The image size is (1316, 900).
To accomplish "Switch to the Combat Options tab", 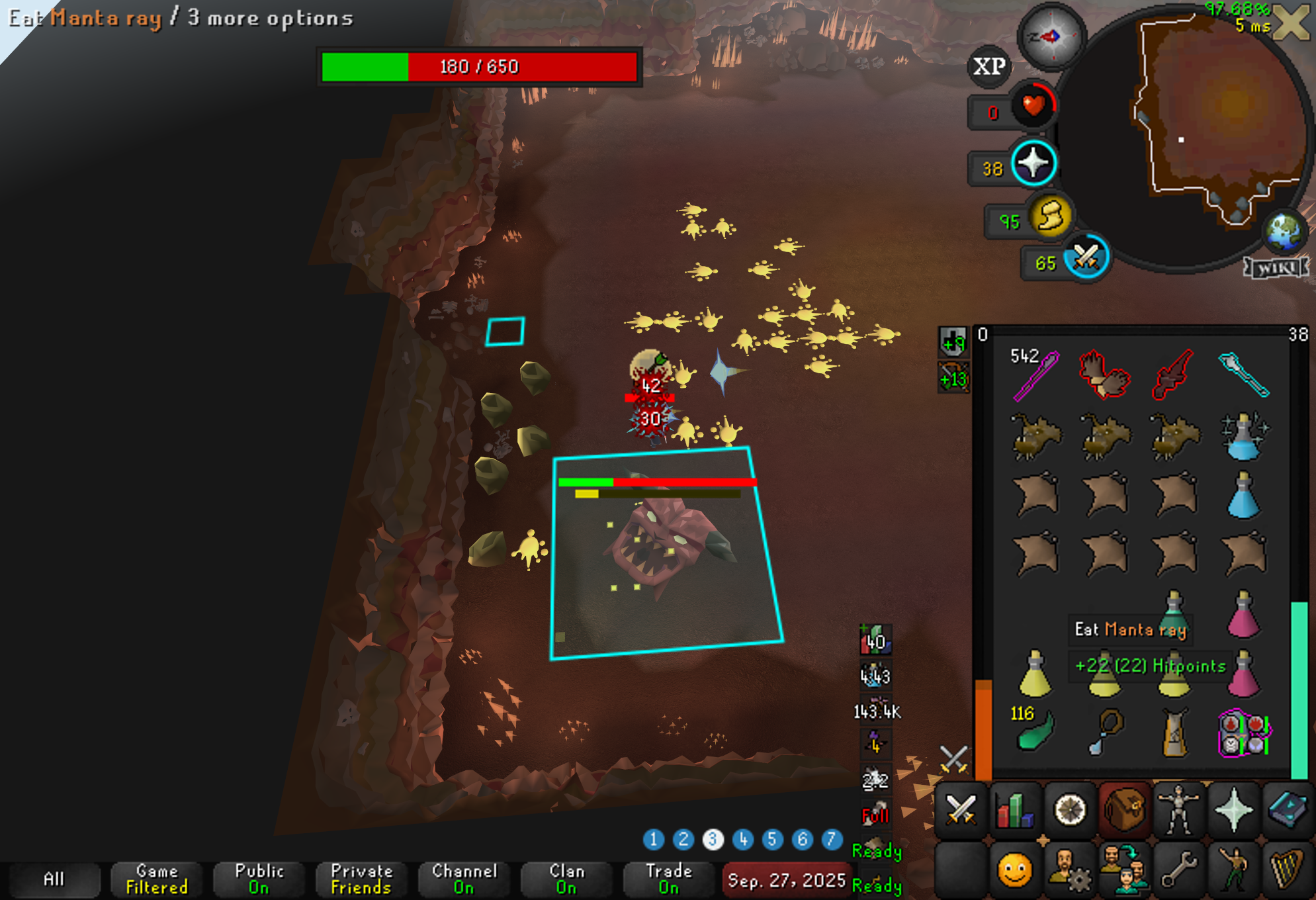I will [x=961, y=810].
